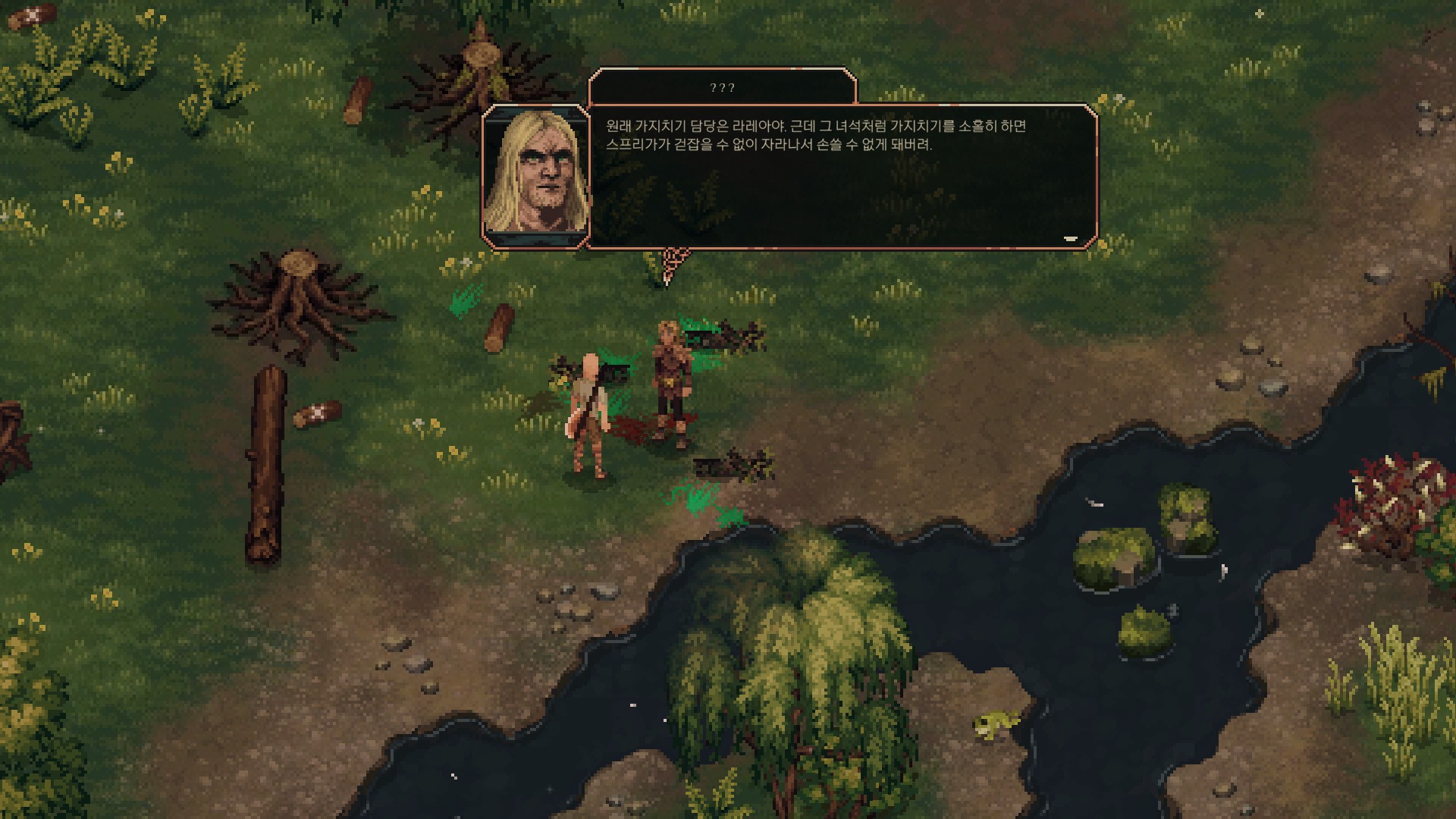Click the dialogue continue arrow indicator
Viewport: 1456px width, 819px height.
click(1070, 239)
